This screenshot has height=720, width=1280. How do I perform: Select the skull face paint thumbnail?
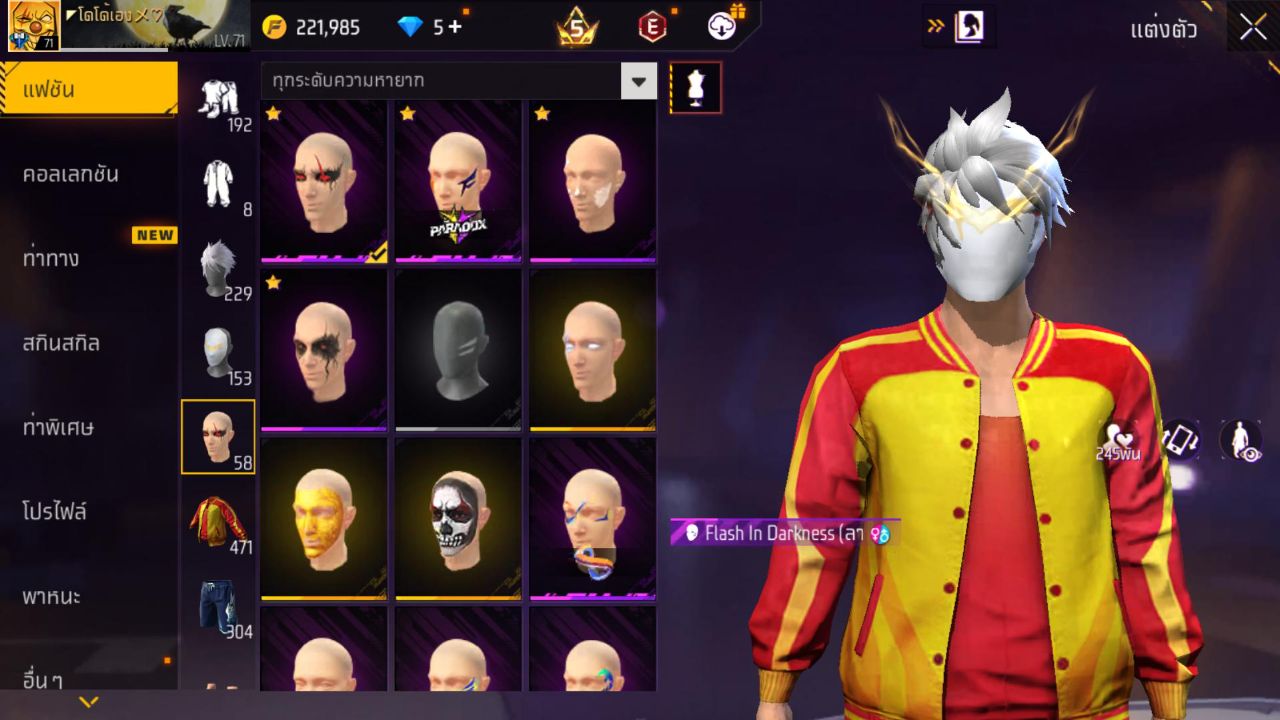click(x=458, y=518)
